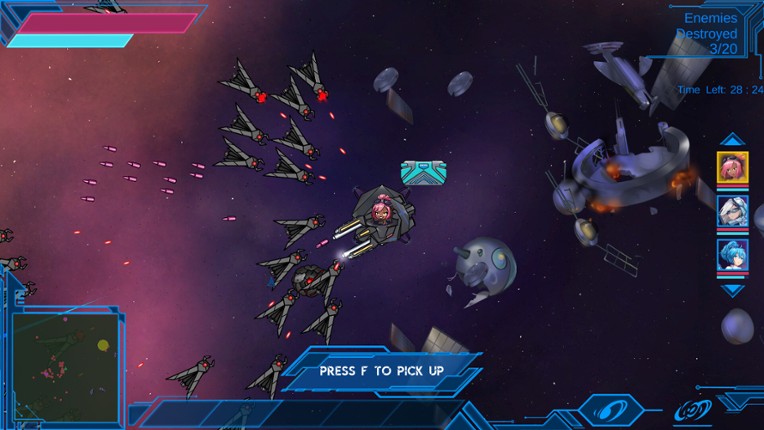
Task: Activate the hexagon swirl ability icon
Action: pos(607,408)
